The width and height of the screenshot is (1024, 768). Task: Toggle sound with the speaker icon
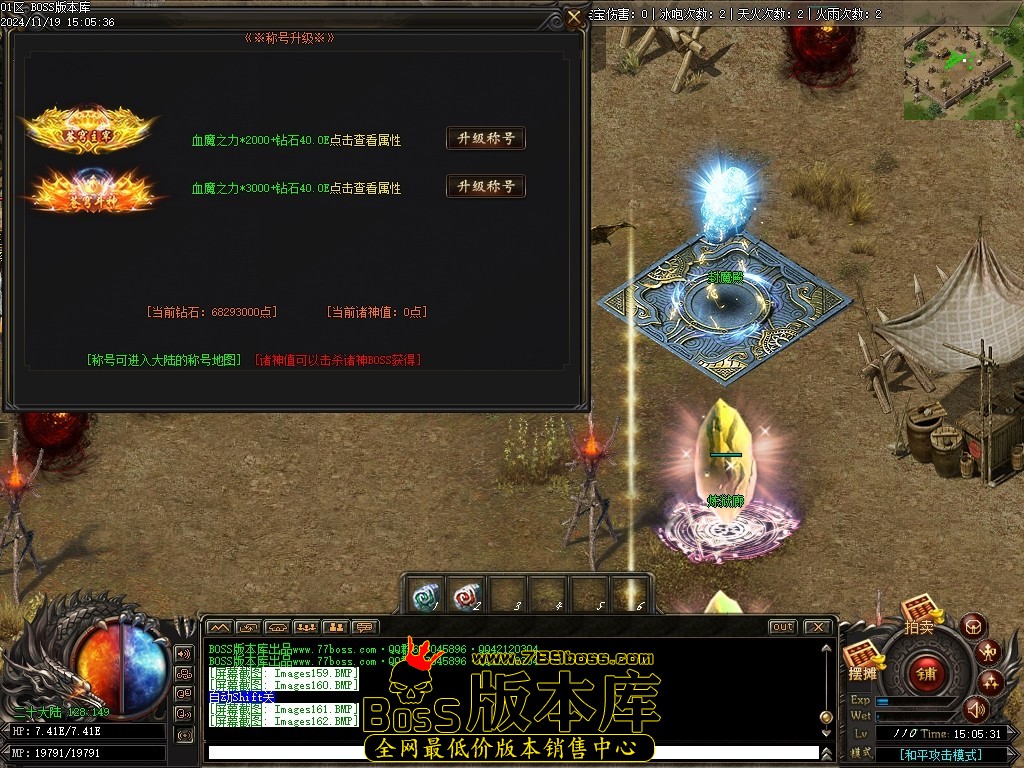coord(975,709)
